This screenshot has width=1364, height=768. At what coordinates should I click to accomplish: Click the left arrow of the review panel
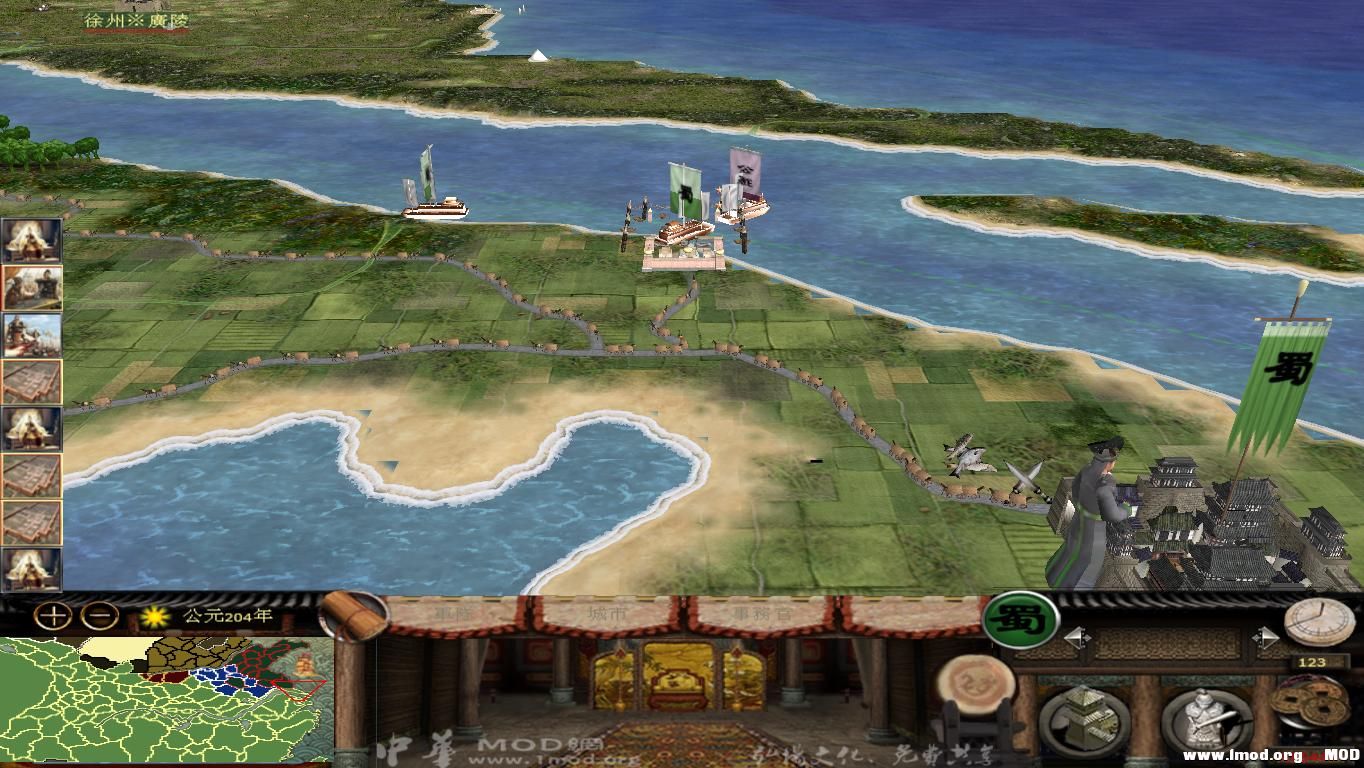point(1077,637)
